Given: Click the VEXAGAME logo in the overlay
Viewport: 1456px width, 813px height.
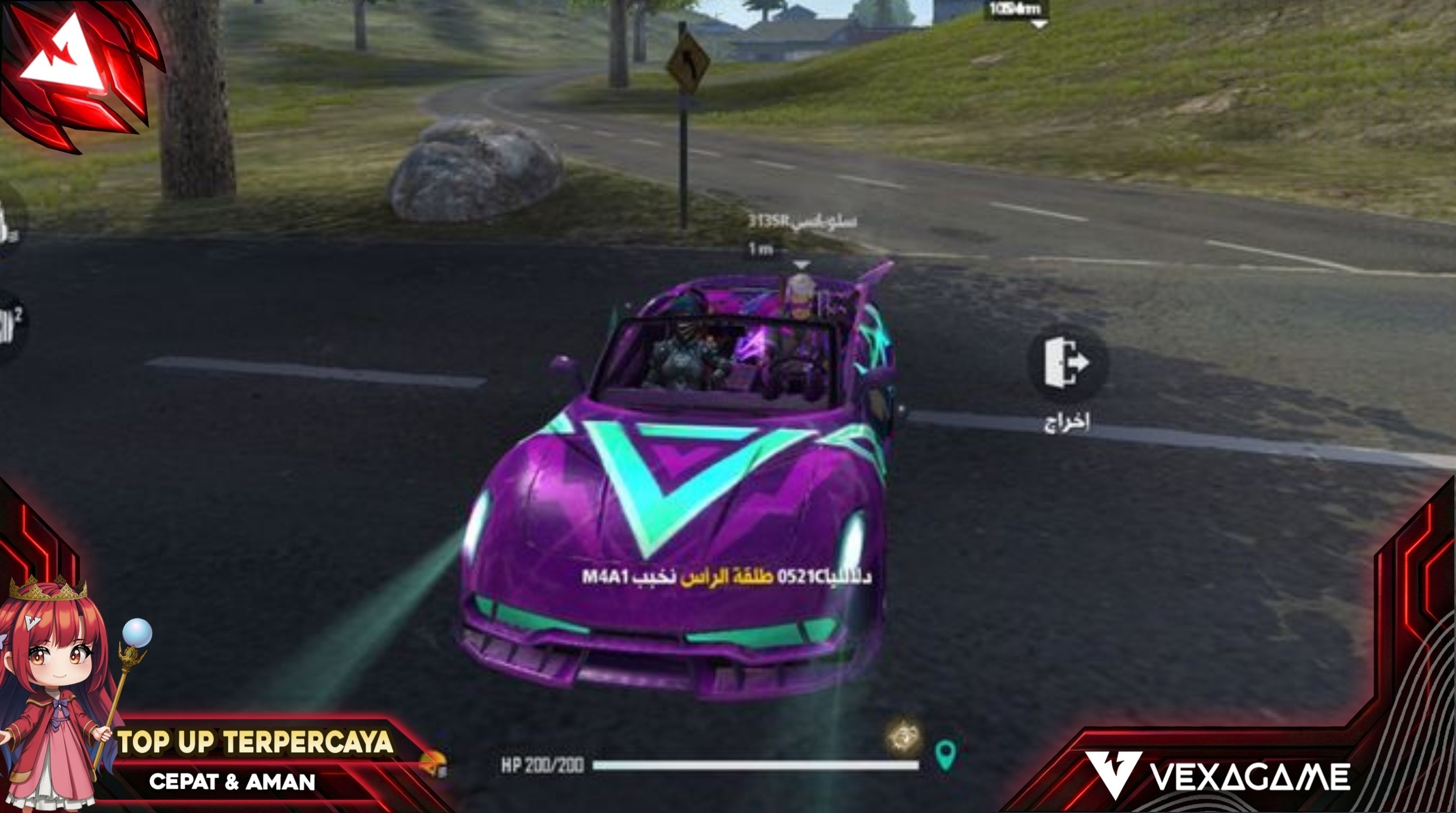Looking at the screenshot, I should (1216, 776).
